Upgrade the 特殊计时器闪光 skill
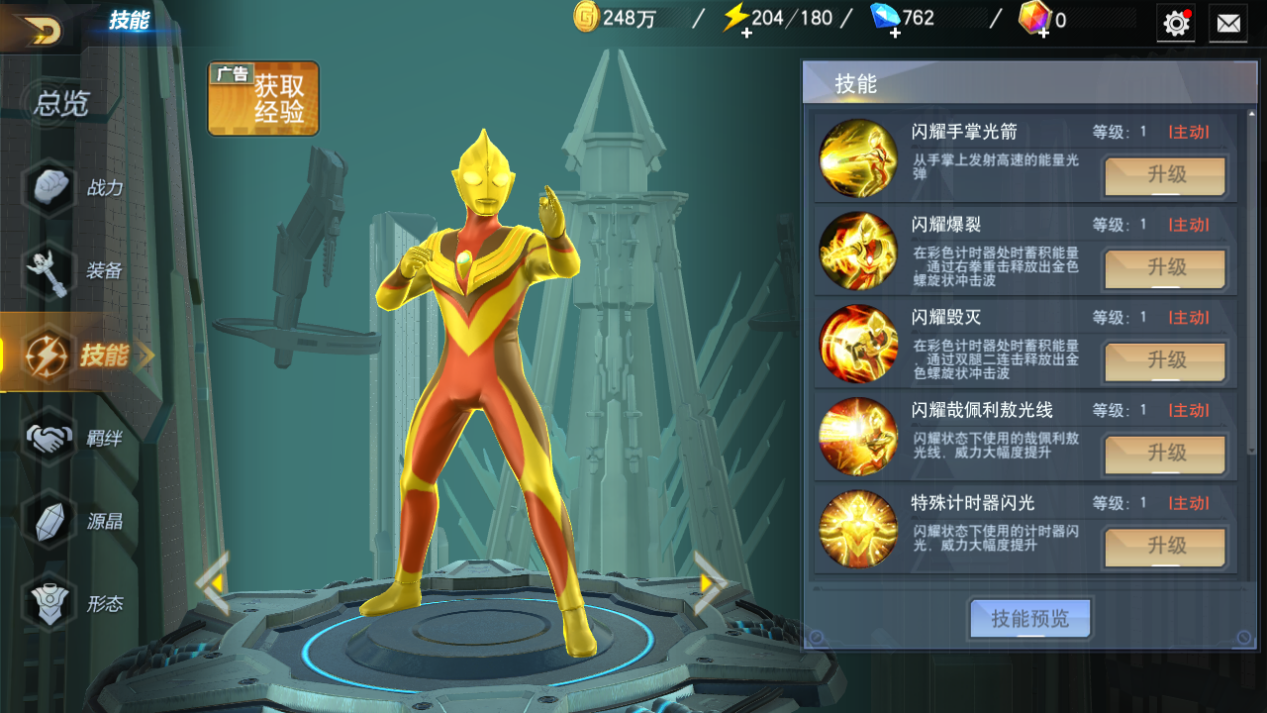 pyautogui.click(x=1165, y=546)
